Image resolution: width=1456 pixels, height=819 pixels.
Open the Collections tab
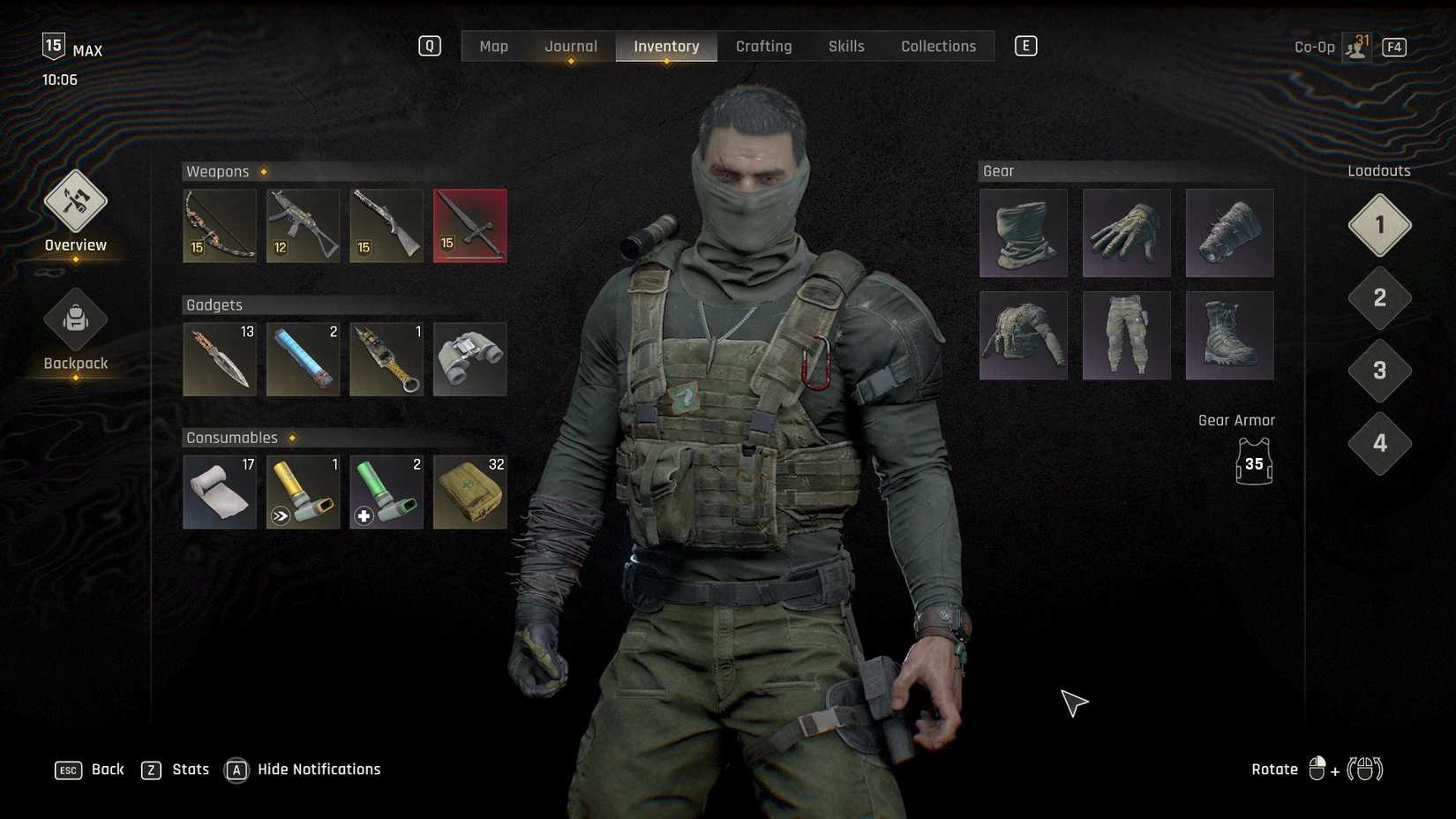938,46
